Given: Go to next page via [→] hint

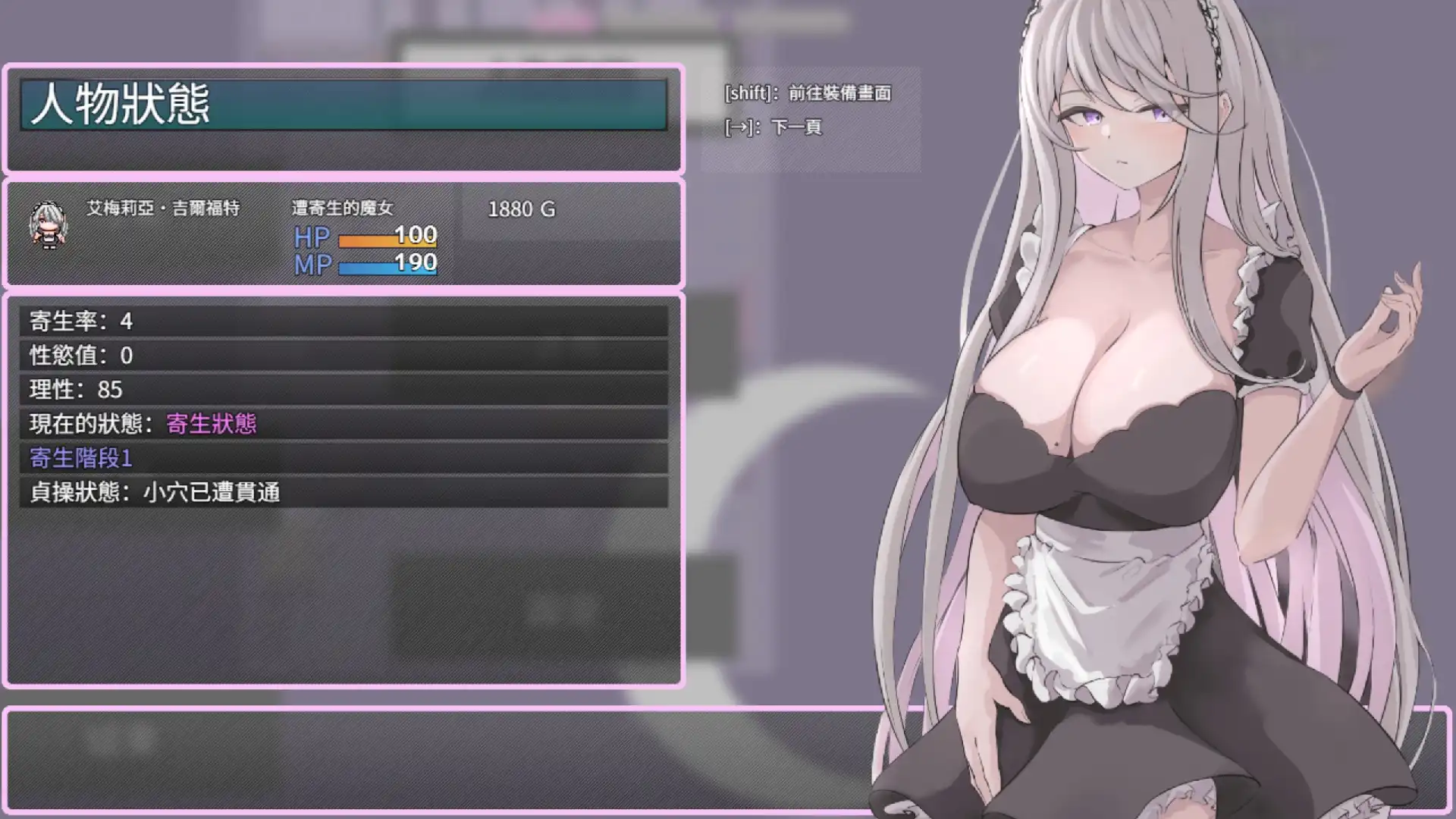Looking at the screenshot, I should [773, 129].
